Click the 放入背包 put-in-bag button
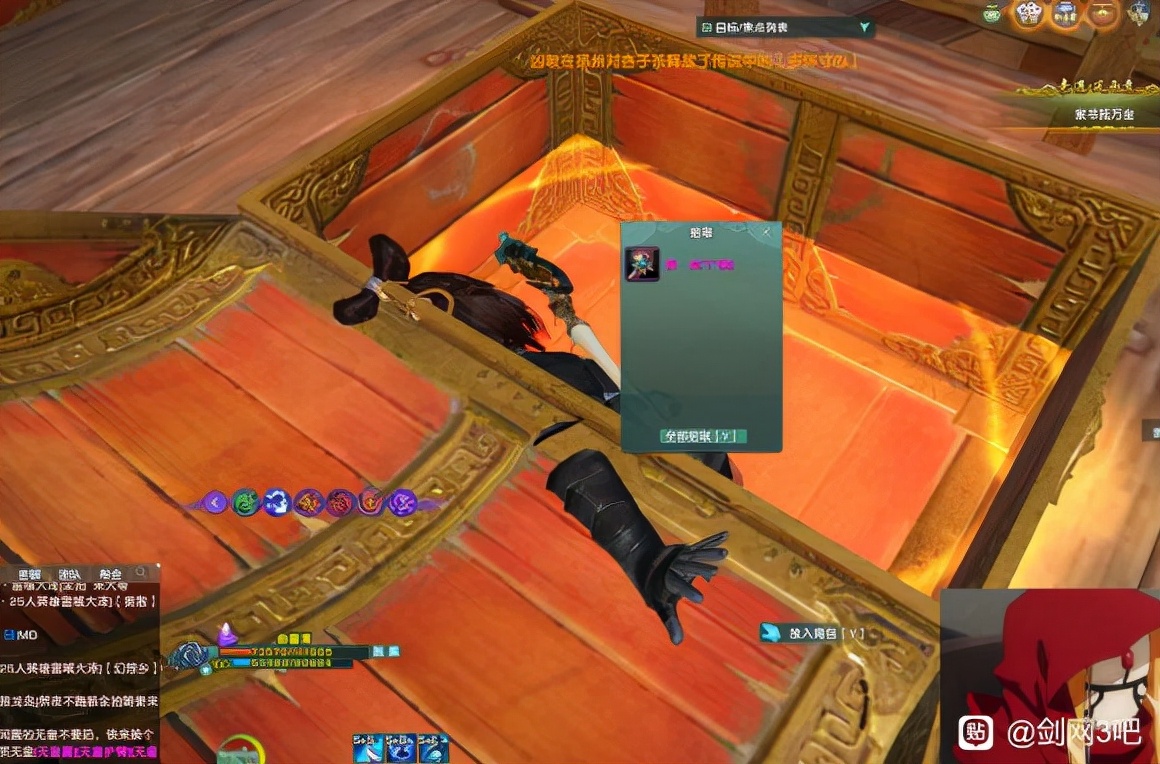The width and height of the screenshot is (1160, 764). coord(812,632)
